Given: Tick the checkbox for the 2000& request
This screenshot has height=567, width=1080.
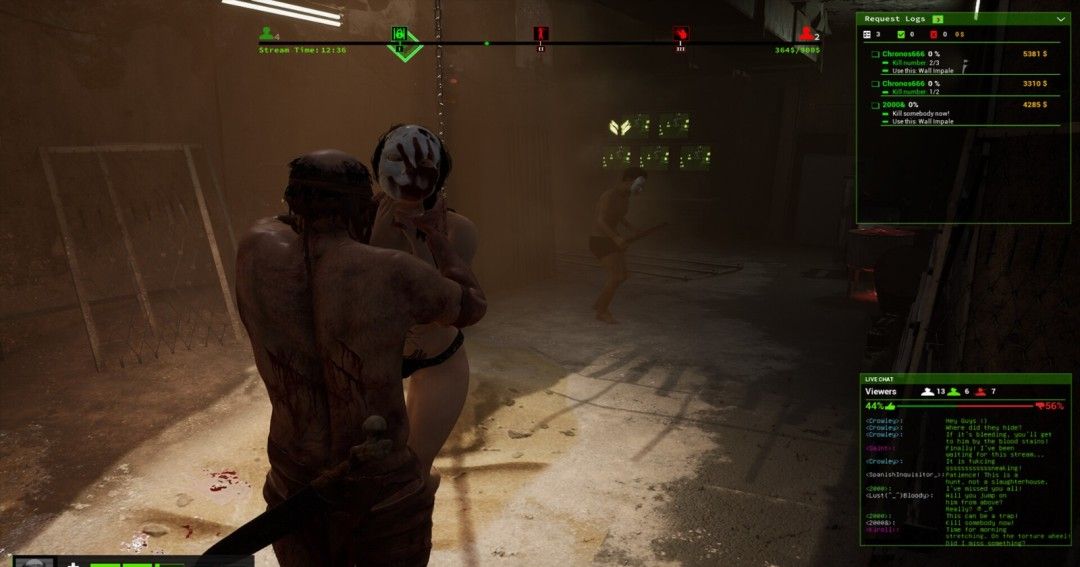Looking at the screenshot, I should tap(876, 105).
